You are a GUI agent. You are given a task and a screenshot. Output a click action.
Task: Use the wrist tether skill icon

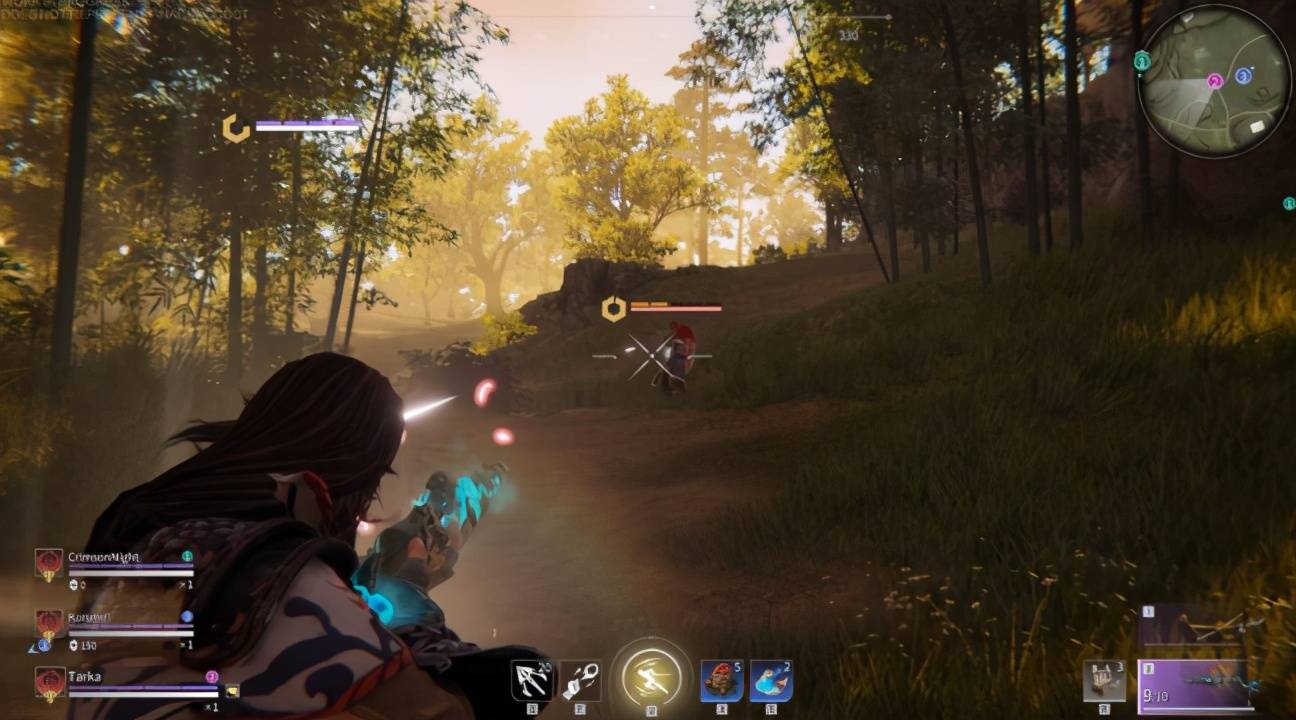tap(580, 680)
